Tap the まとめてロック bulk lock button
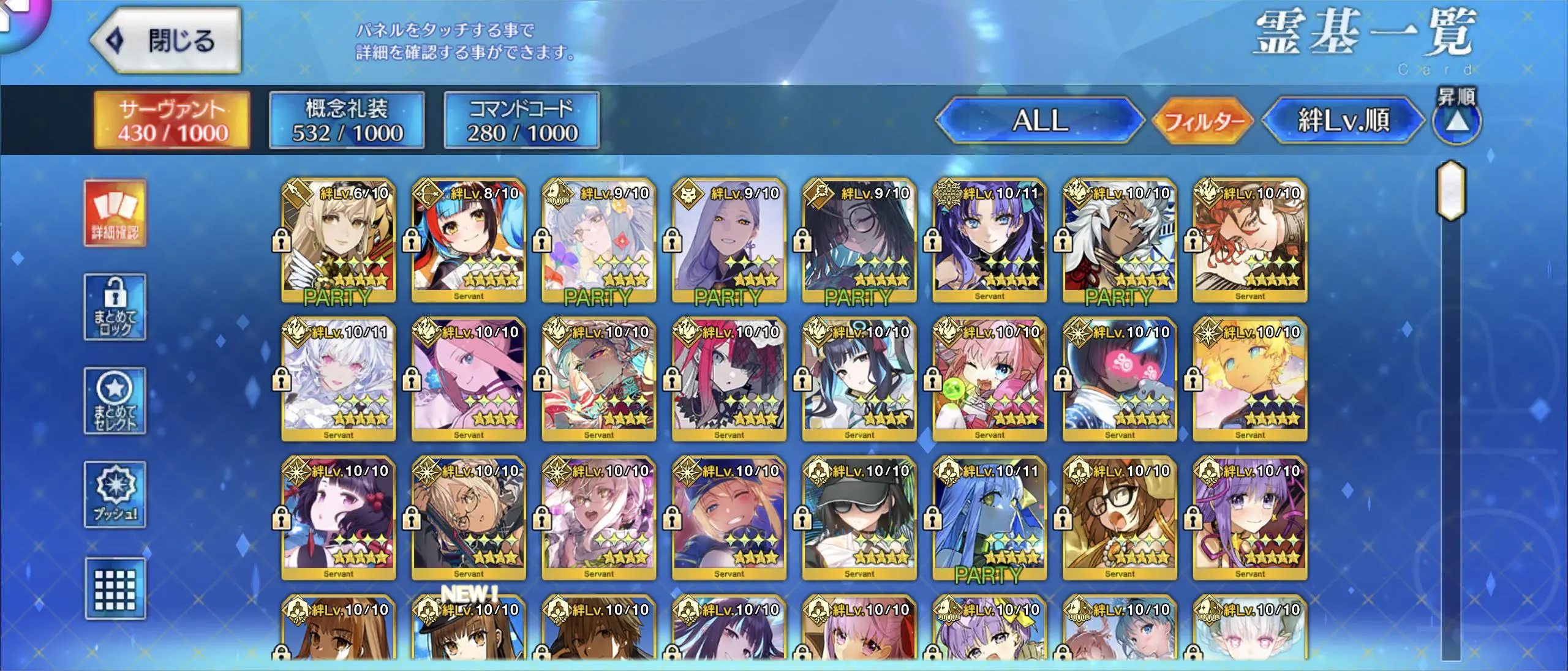Screen dimensions: 1568x671 click(x=115, y=307)
